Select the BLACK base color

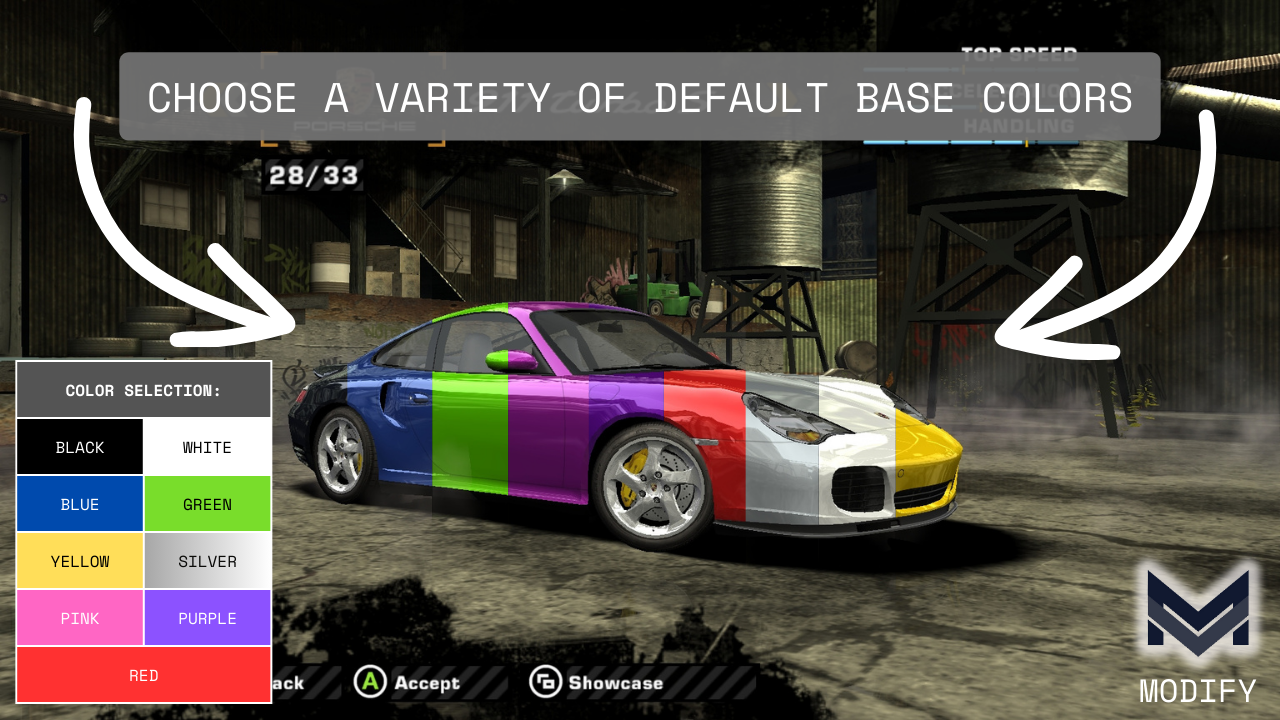click(80, 447)
